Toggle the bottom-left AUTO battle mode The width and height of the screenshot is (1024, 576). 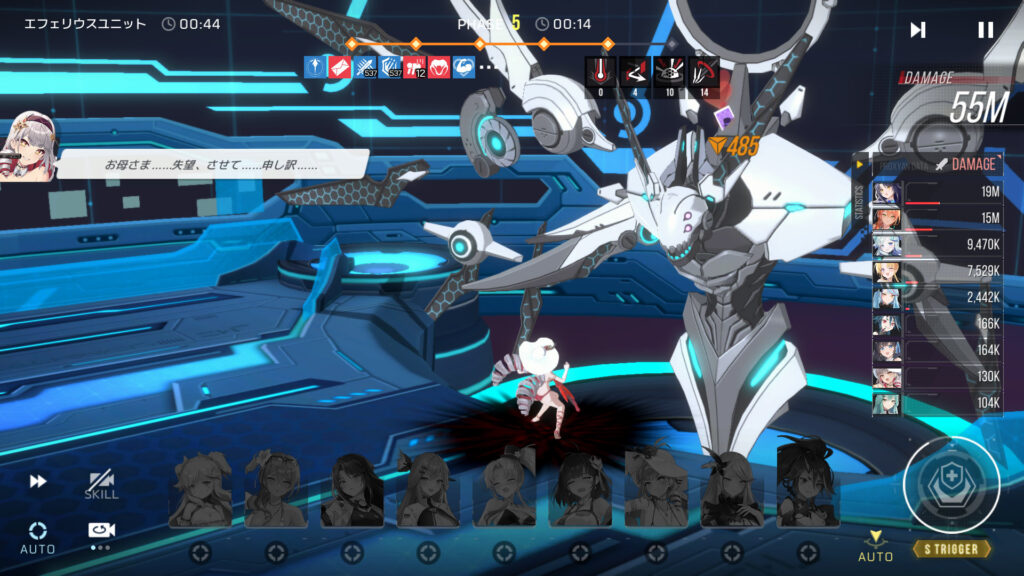[x=38, y=536]
